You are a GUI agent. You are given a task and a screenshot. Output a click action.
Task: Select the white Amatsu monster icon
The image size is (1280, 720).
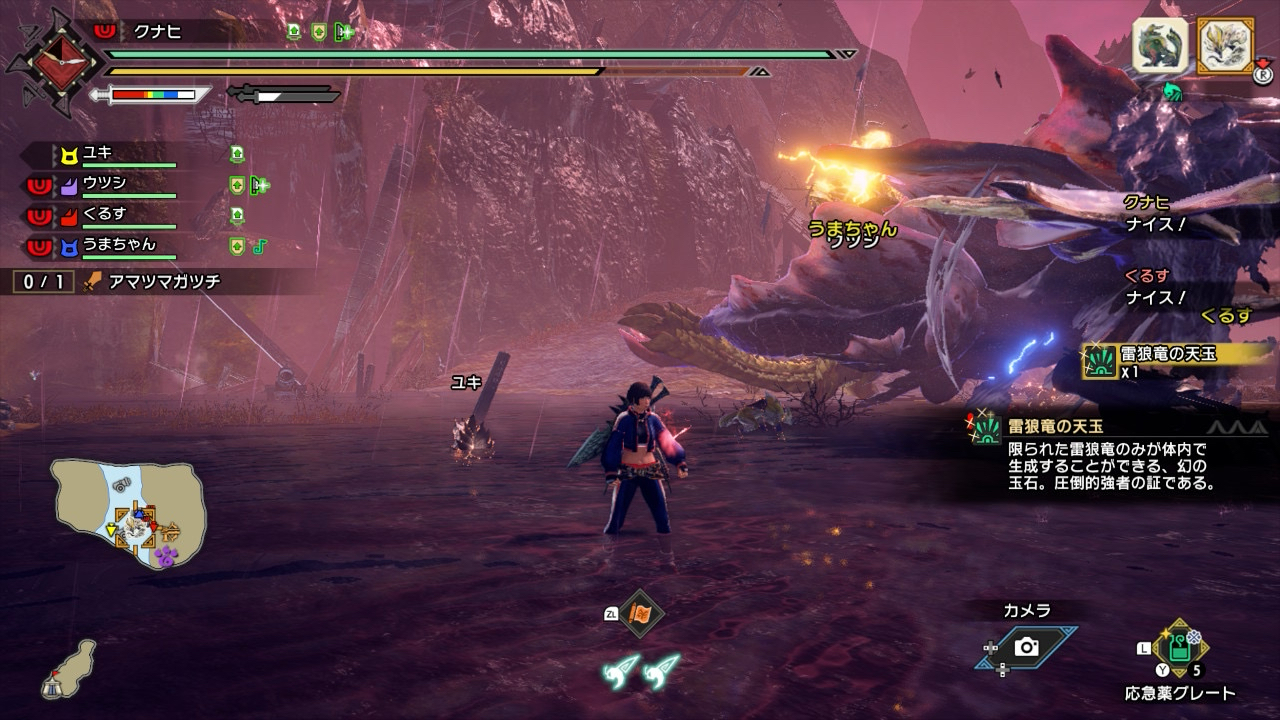point(1226,46)
